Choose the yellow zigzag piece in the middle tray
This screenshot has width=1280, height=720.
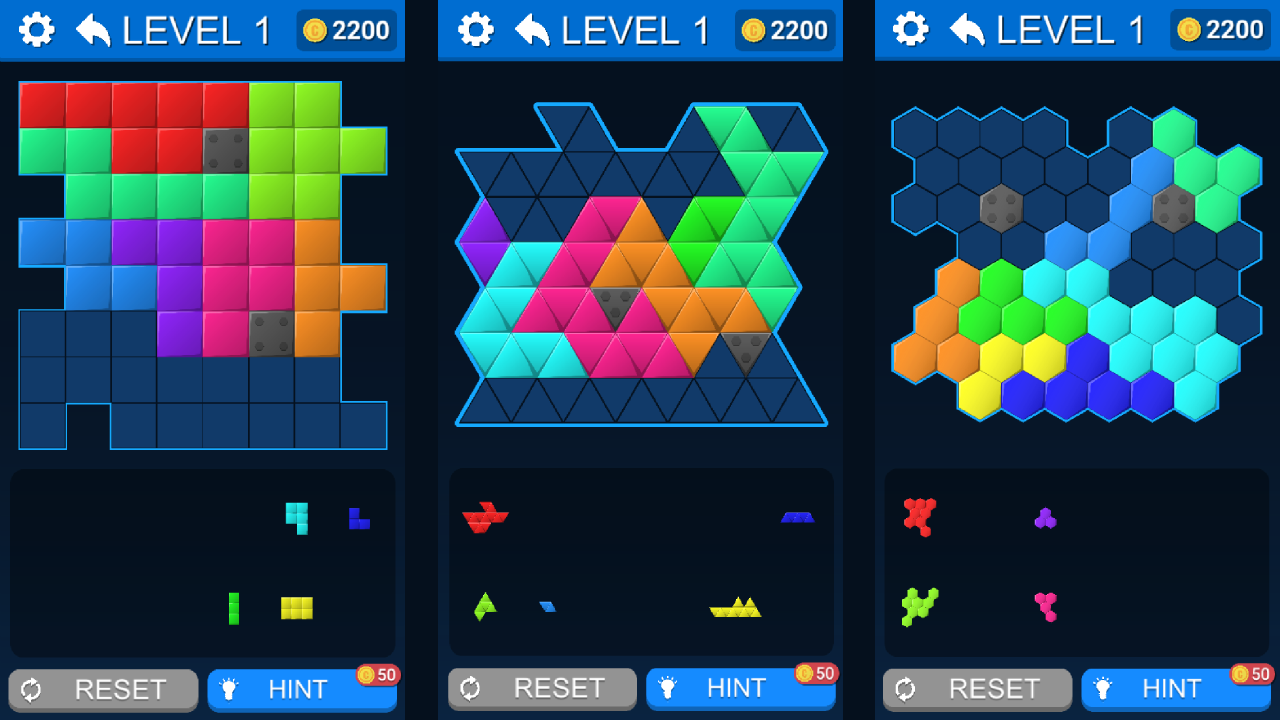[737, 609]
